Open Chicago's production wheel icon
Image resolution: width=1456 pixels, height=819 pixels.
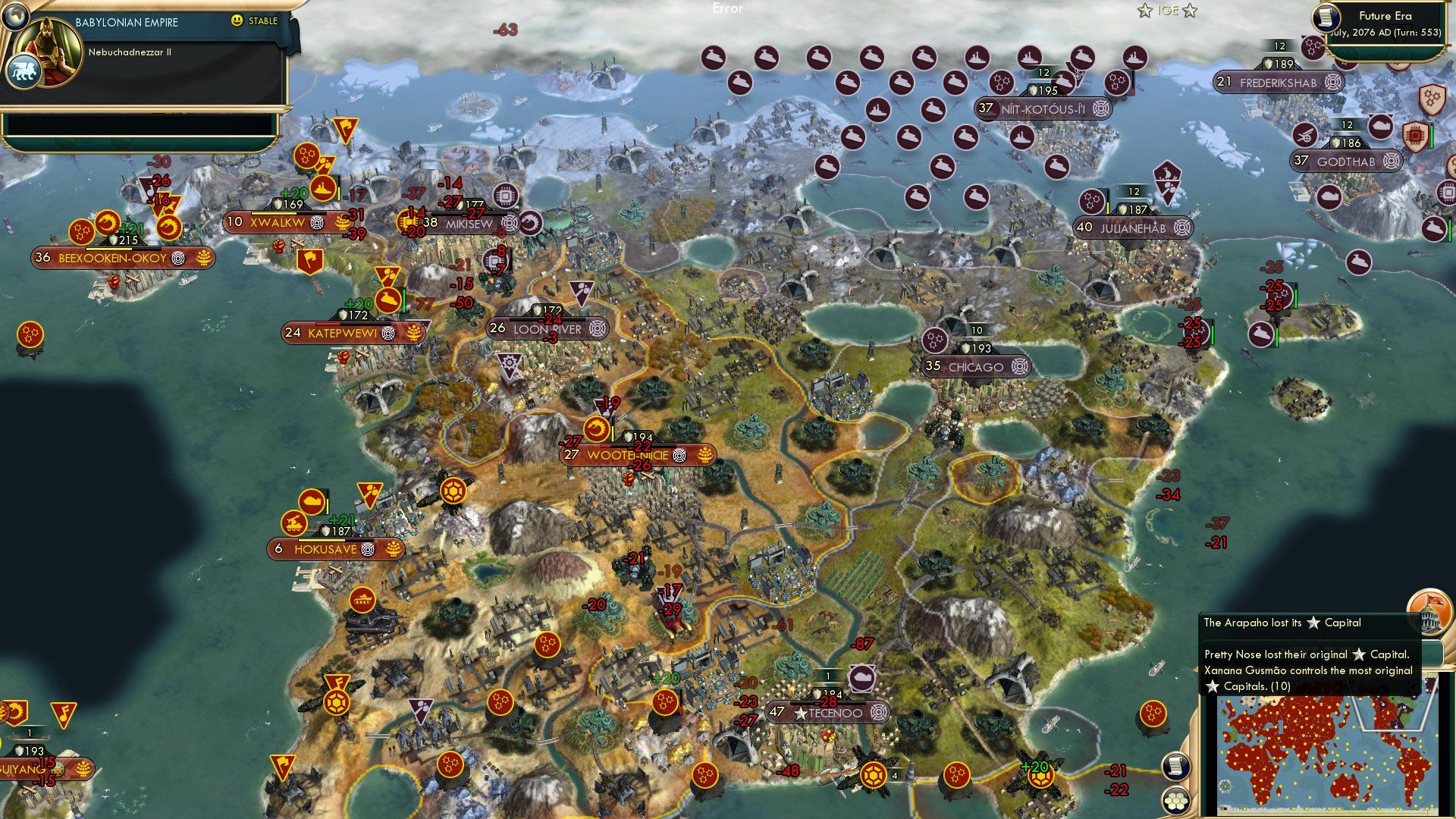coord(1019,366)
